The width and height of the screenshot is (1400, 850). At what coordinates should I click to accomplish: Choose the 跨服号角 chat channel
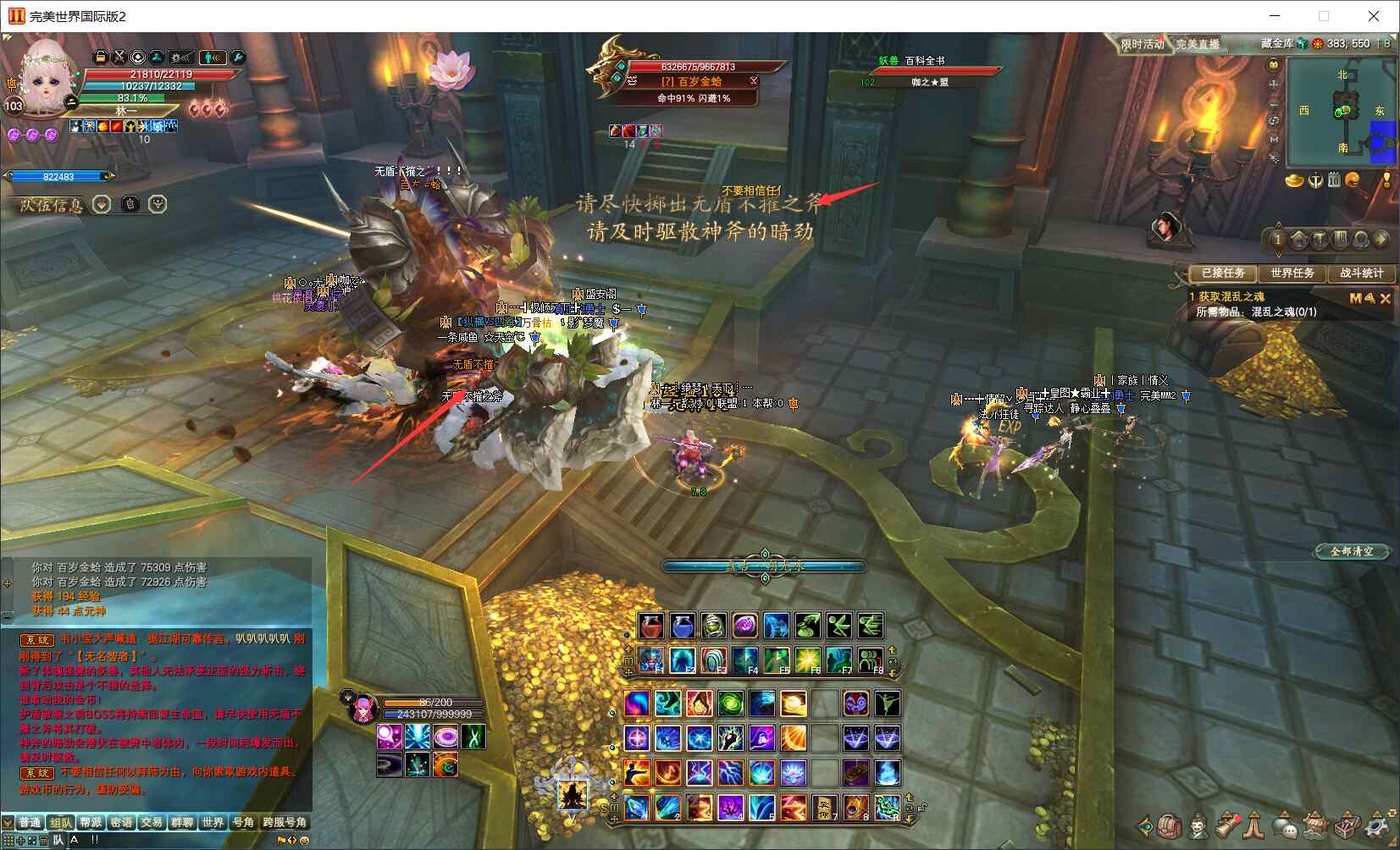click(284, 822)
